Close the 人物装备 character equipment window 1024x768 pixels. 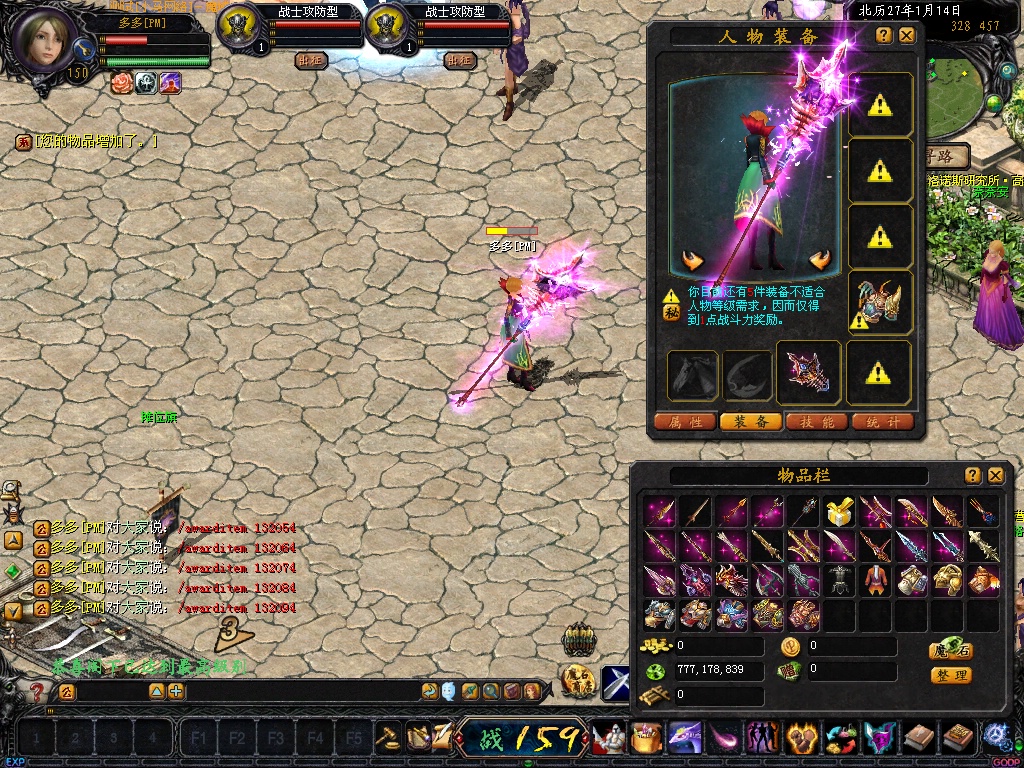click(x=907, y=35)
